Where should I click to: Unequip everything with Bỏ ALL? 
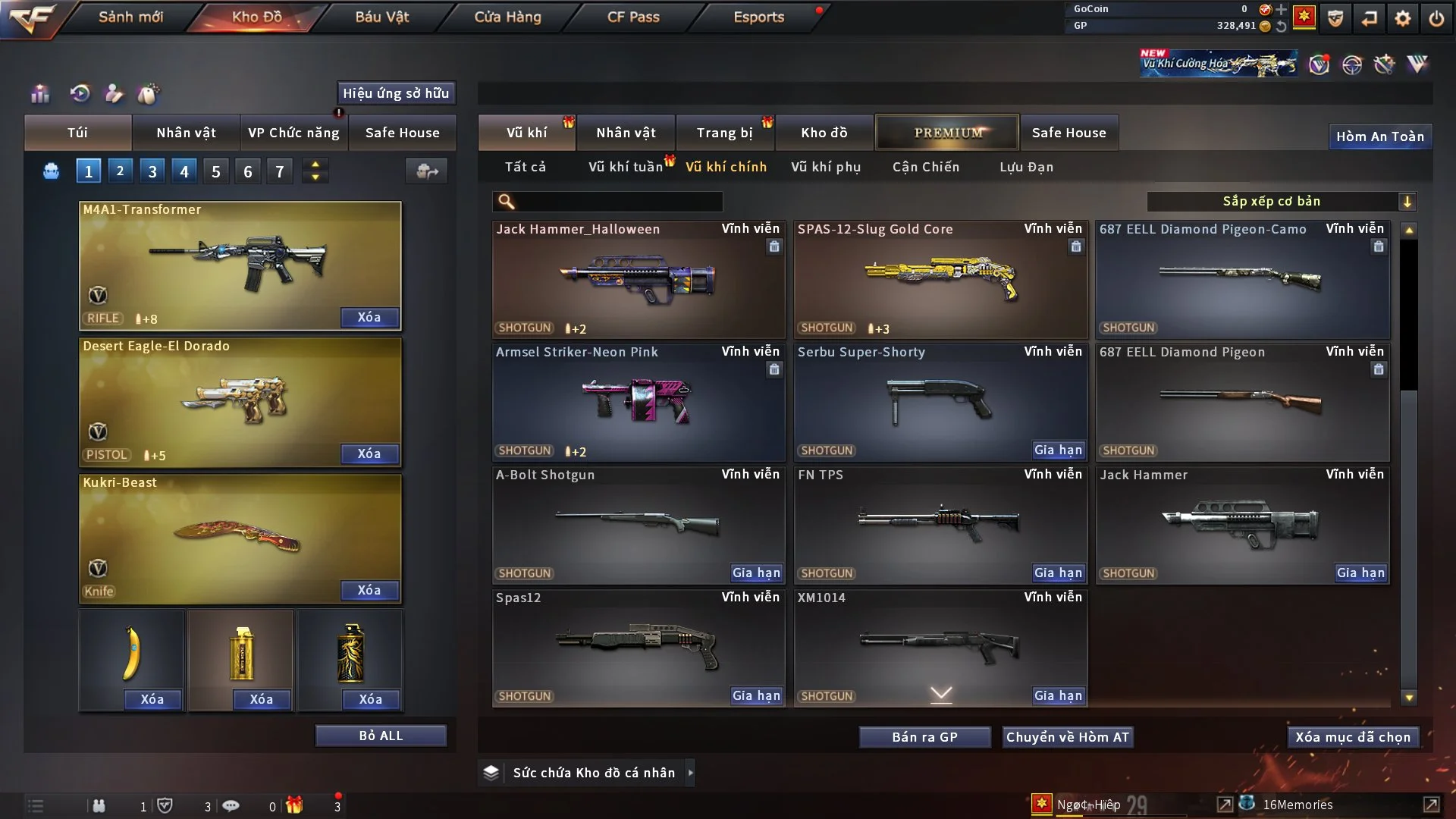pyautogui.click(x=381, y=736)
